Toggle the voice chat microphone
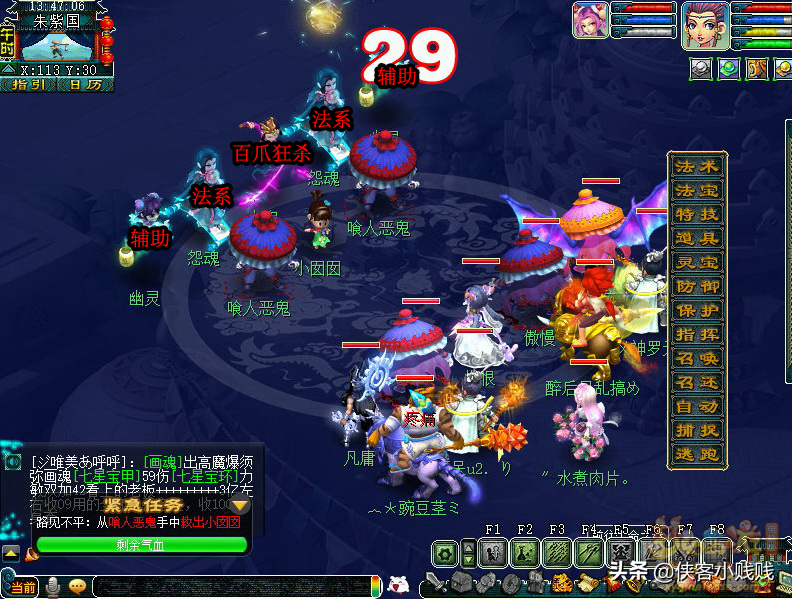 (52, 587)
